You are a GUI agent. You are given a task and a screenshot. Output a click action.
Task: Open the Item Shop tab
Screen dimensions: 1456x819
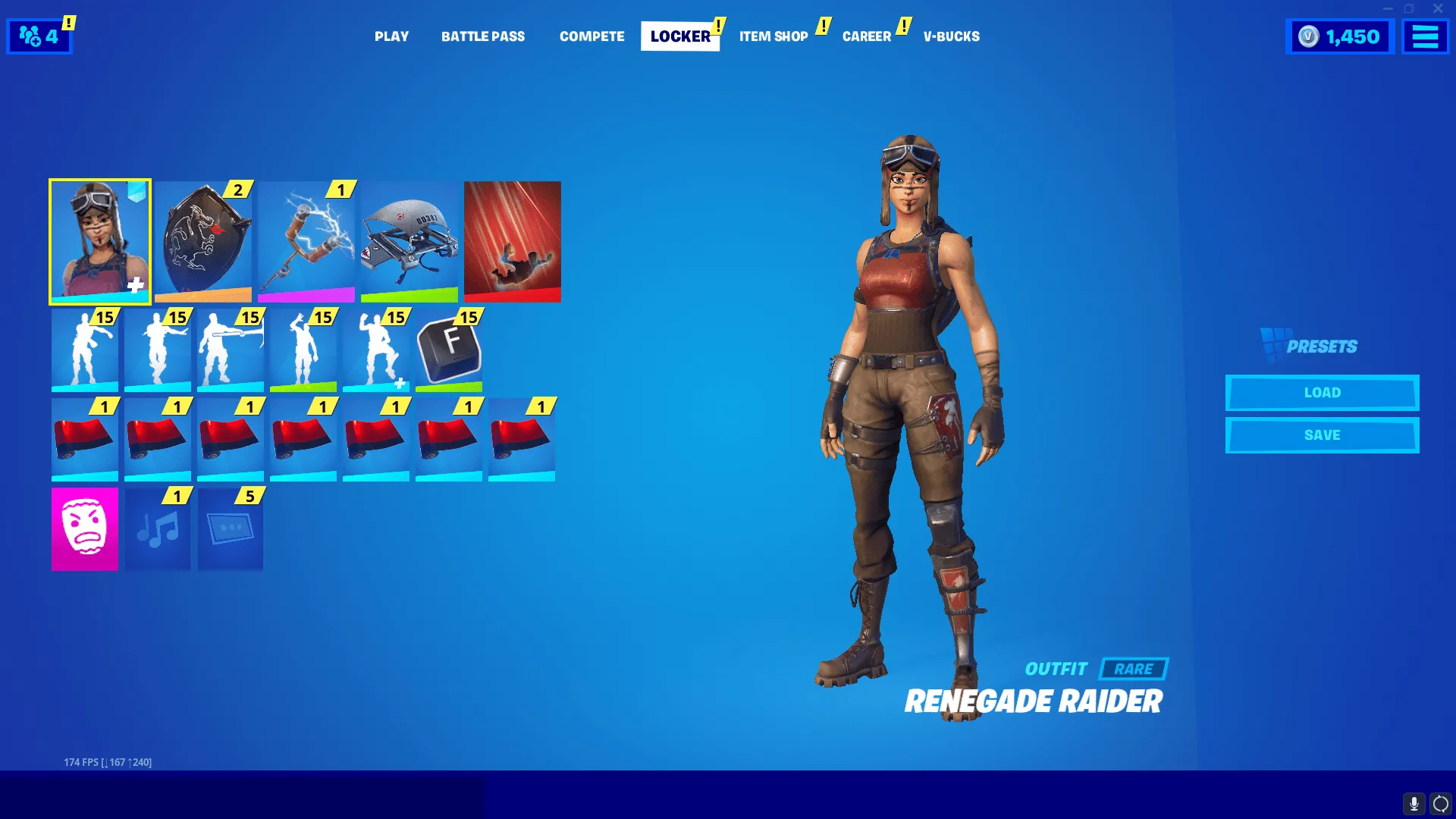coord(773,36)
